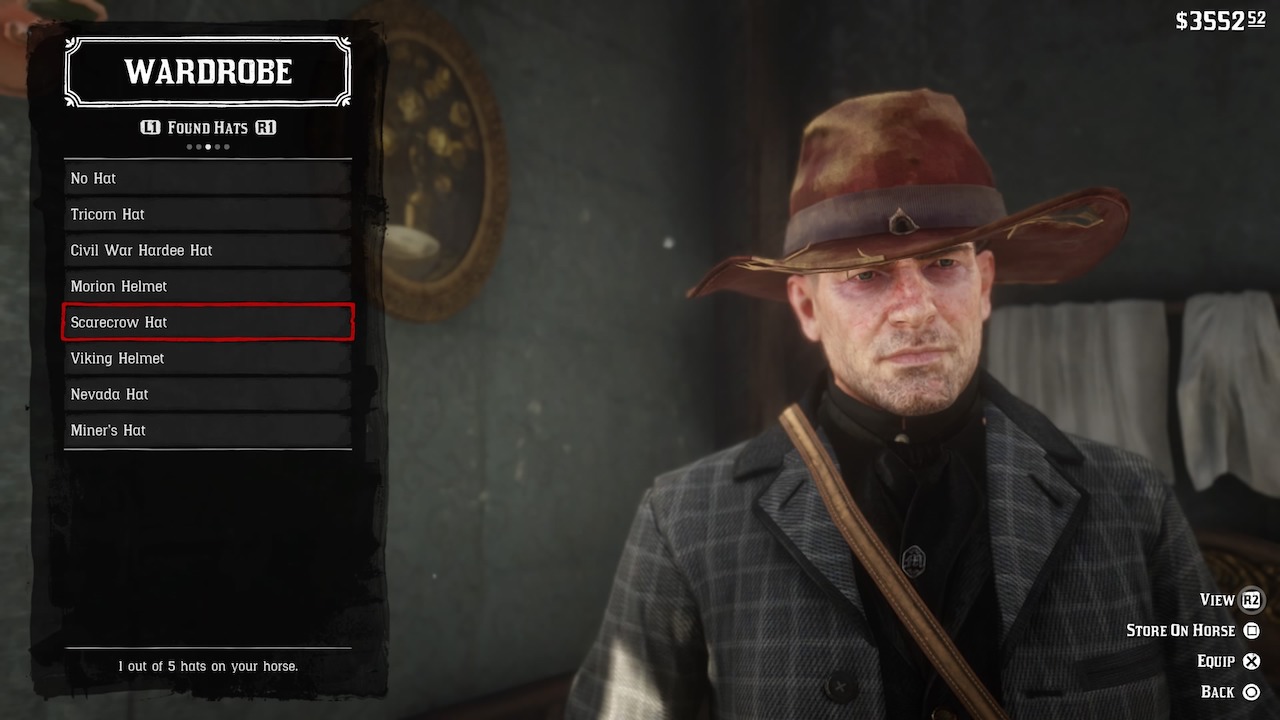This screenshot has width=1280, height=720.
Task: Click the money counter showing $3552.52
Action: (1219, 20)
